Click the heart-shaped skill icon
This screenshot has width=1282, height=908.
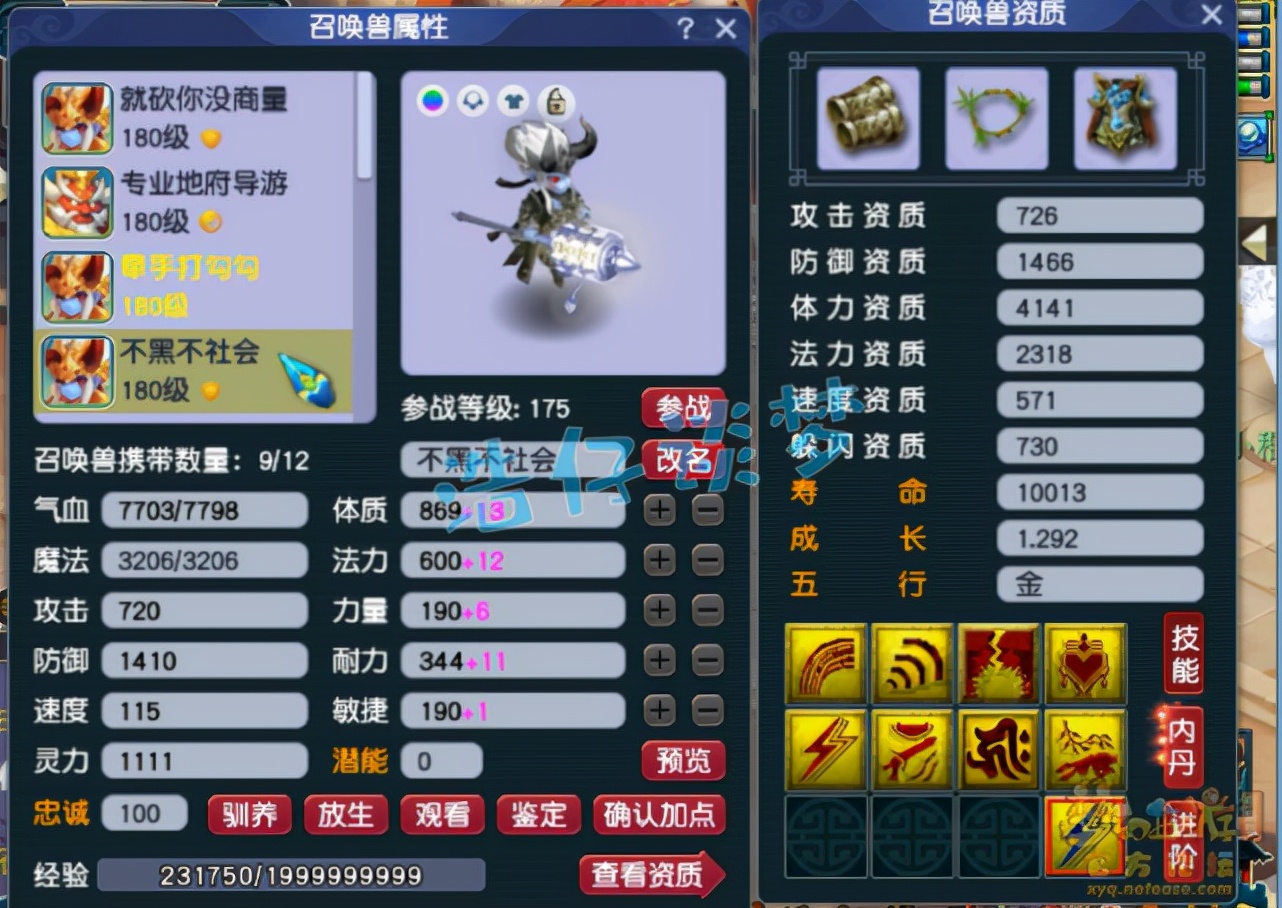pos(1085,662)
